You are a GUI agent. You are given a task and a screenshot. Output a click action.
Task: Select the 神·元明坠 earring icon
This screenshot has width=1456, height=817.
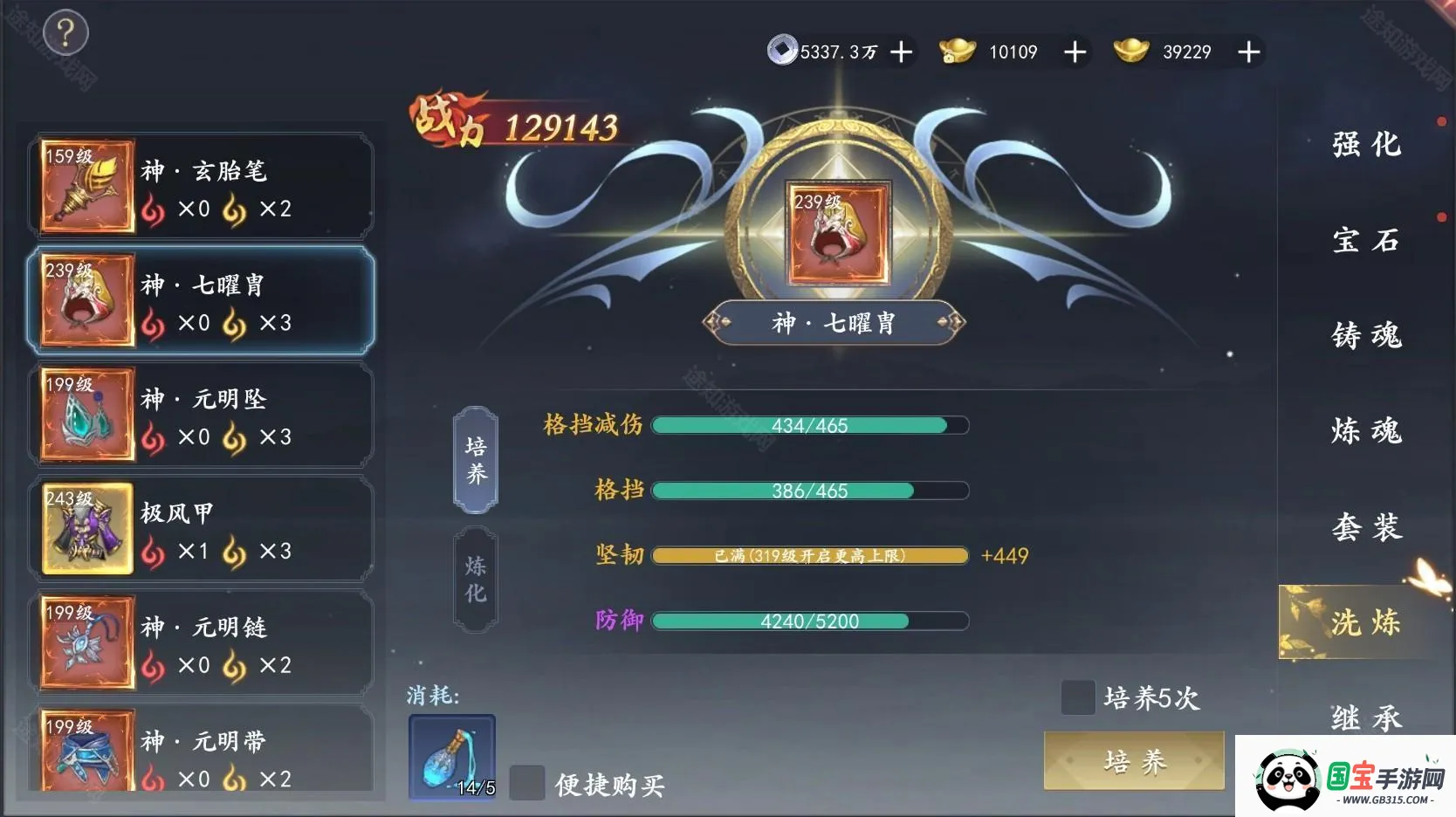[86, 415]
